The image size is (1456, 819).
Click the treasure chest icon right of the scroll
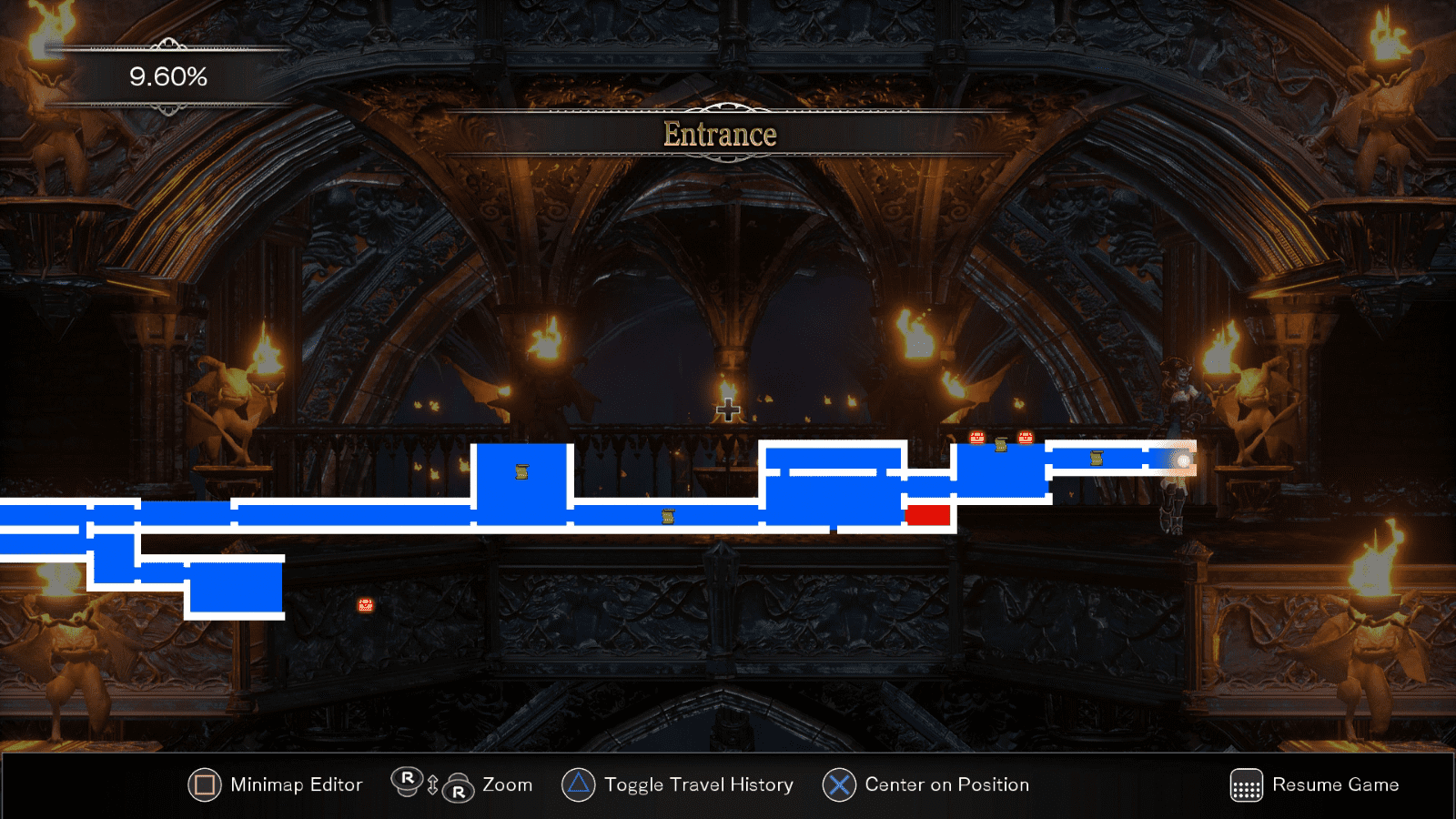1026,438
